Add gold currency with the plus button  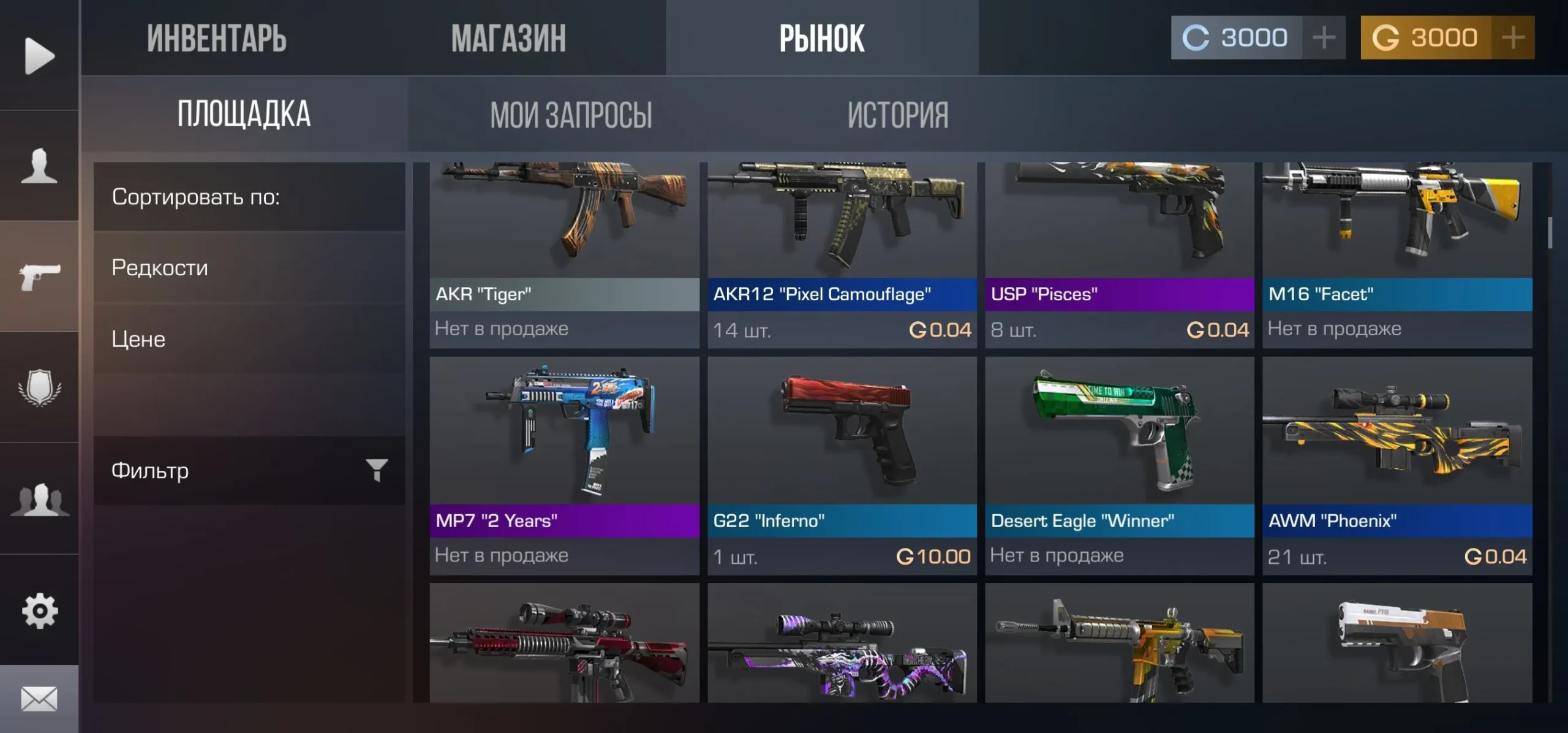(x=1513, y=38)
